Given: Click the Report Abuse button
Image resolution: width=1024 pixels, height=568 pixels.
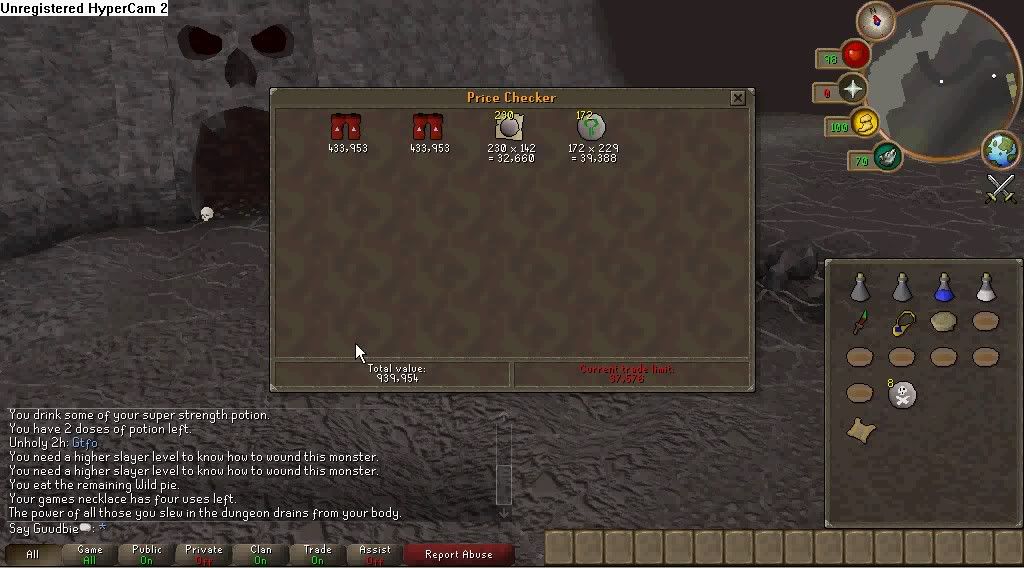Looking at the screenshot, I should [x=460, y=554].
